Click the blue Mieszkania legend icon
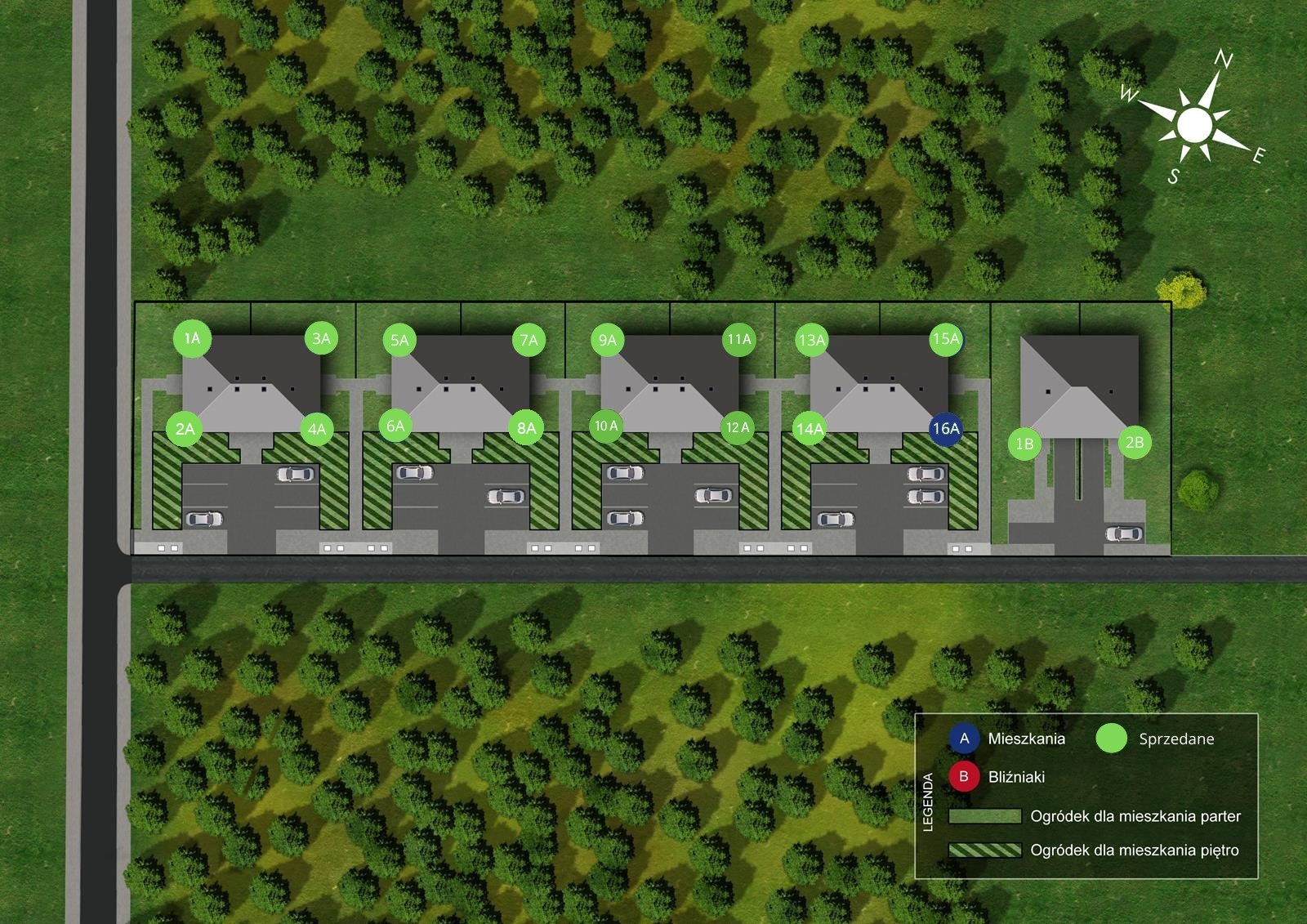Image resolution: width=1307 pixels, height=924 pixels. coord(964,739)
